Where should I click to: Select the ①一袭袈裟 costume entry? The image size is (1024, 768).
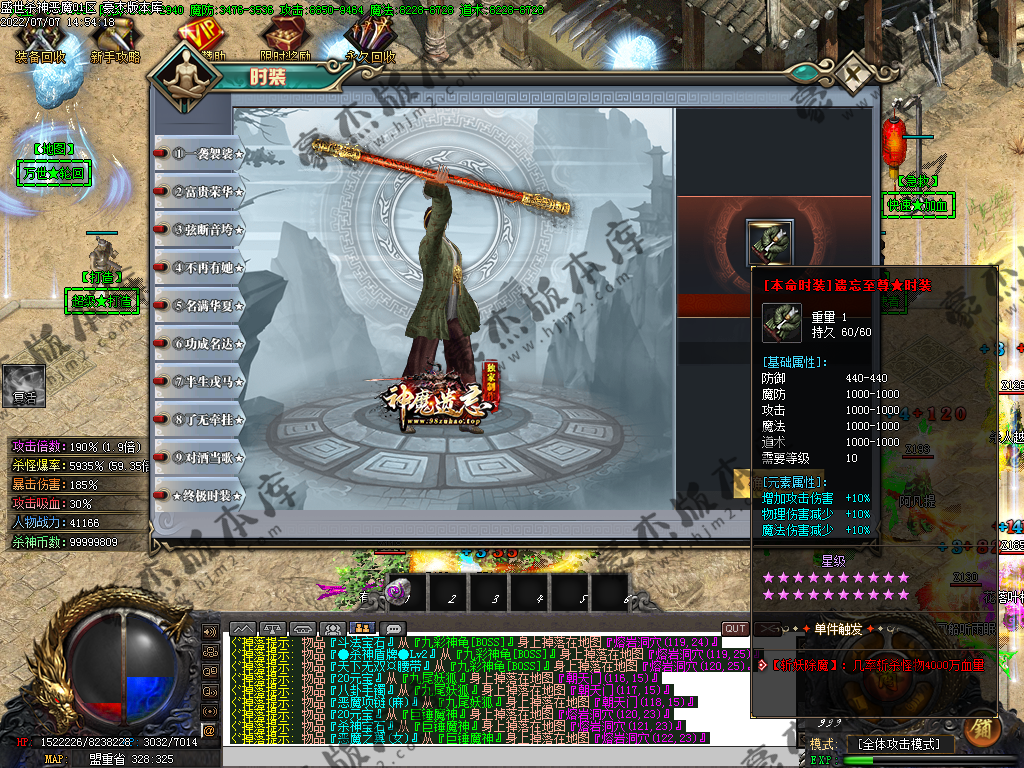[x=200, y=154]
